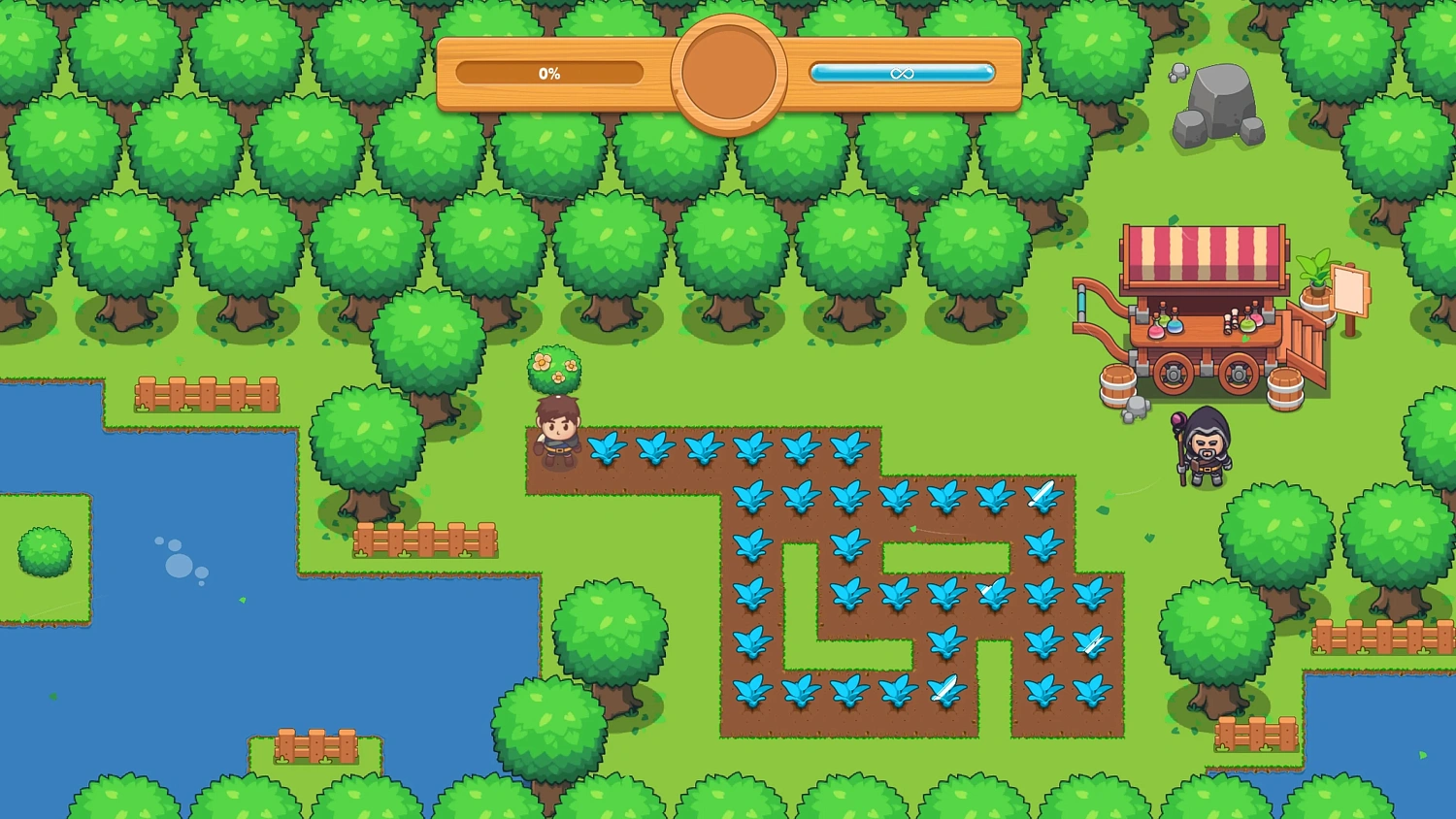
Task: Click the flower bush above the player
Action: click(555, 369)
